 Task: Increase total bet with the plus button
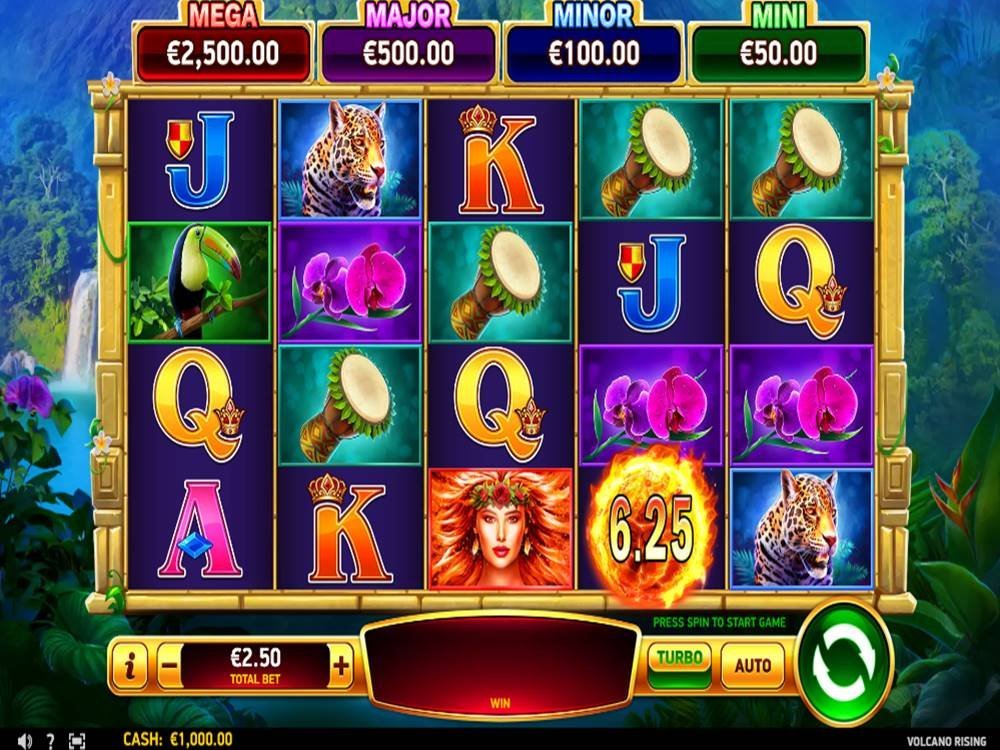pyautogui.click(x=341, y=665)
